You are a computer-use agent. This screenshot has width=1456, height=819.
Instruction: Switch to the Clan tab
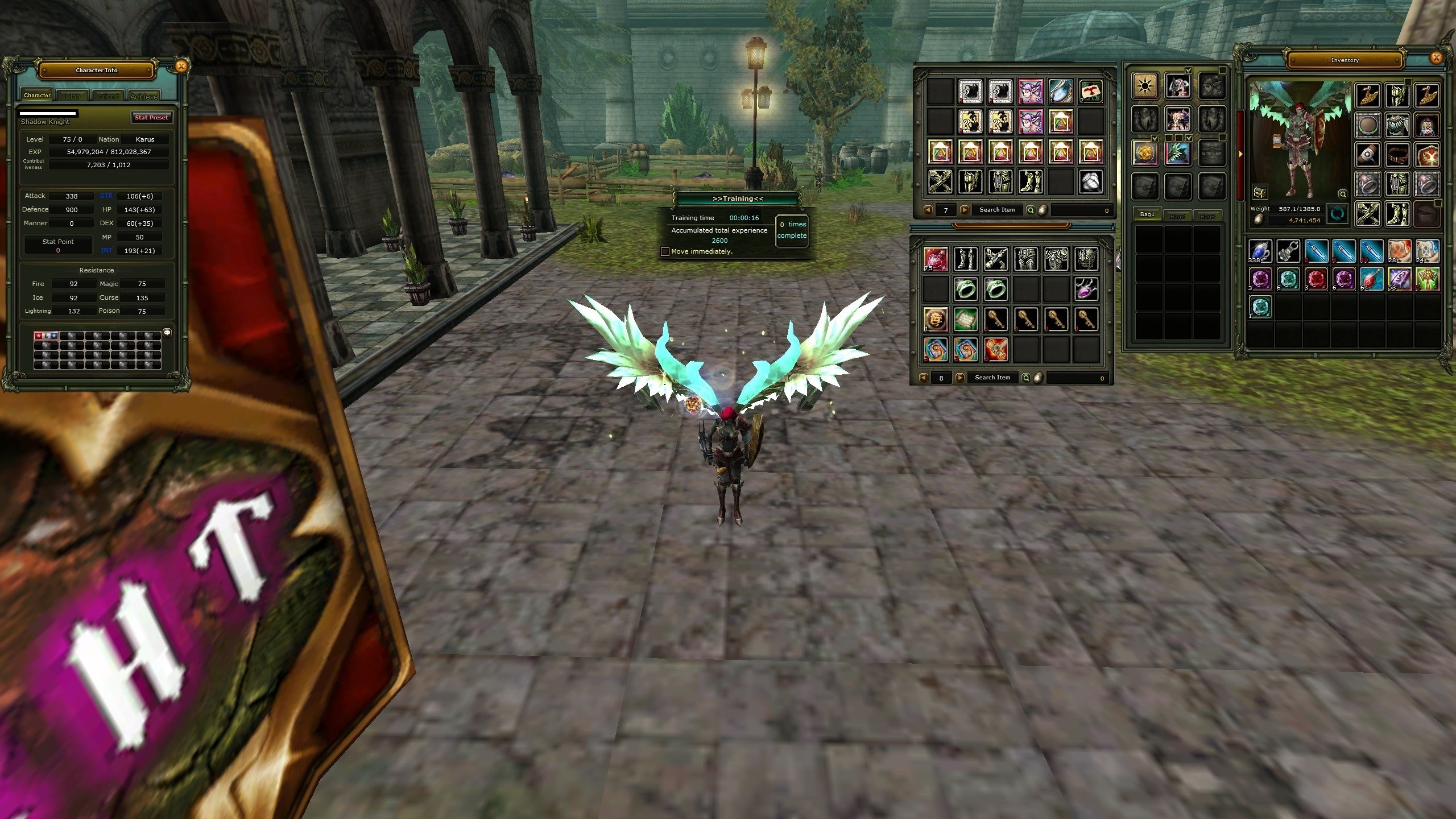(x=72, y=96)
